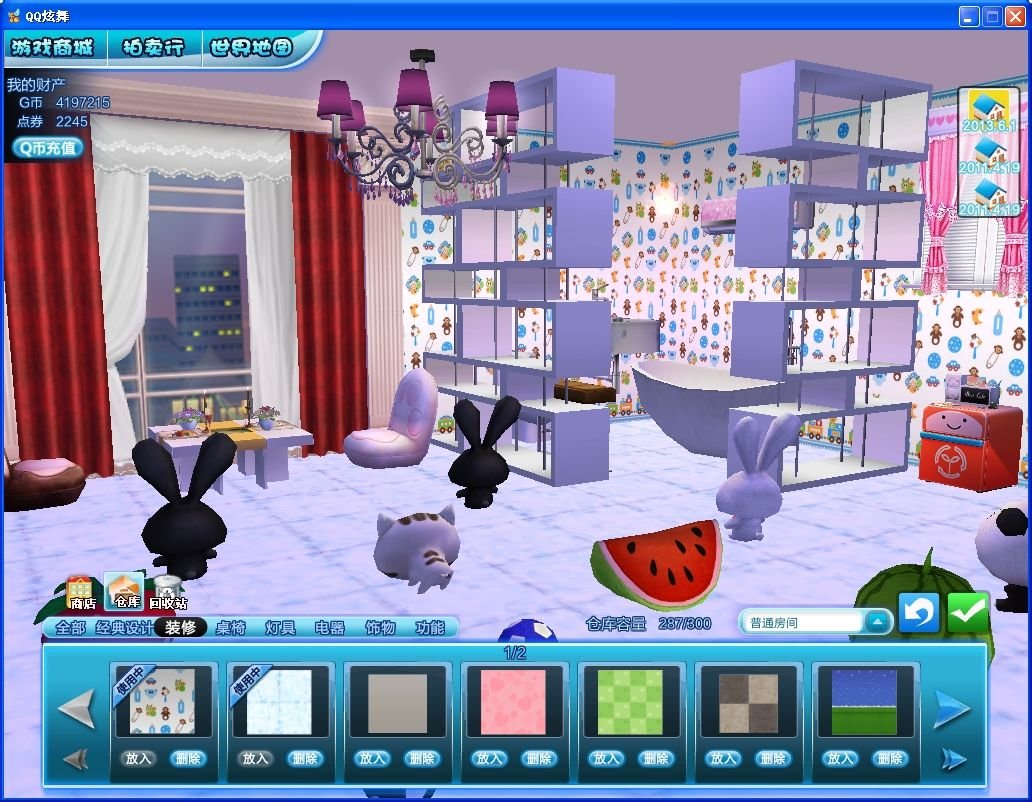Open the 世界地图 world map
This screenshot has width=1032, height=802.
[252, 47]
